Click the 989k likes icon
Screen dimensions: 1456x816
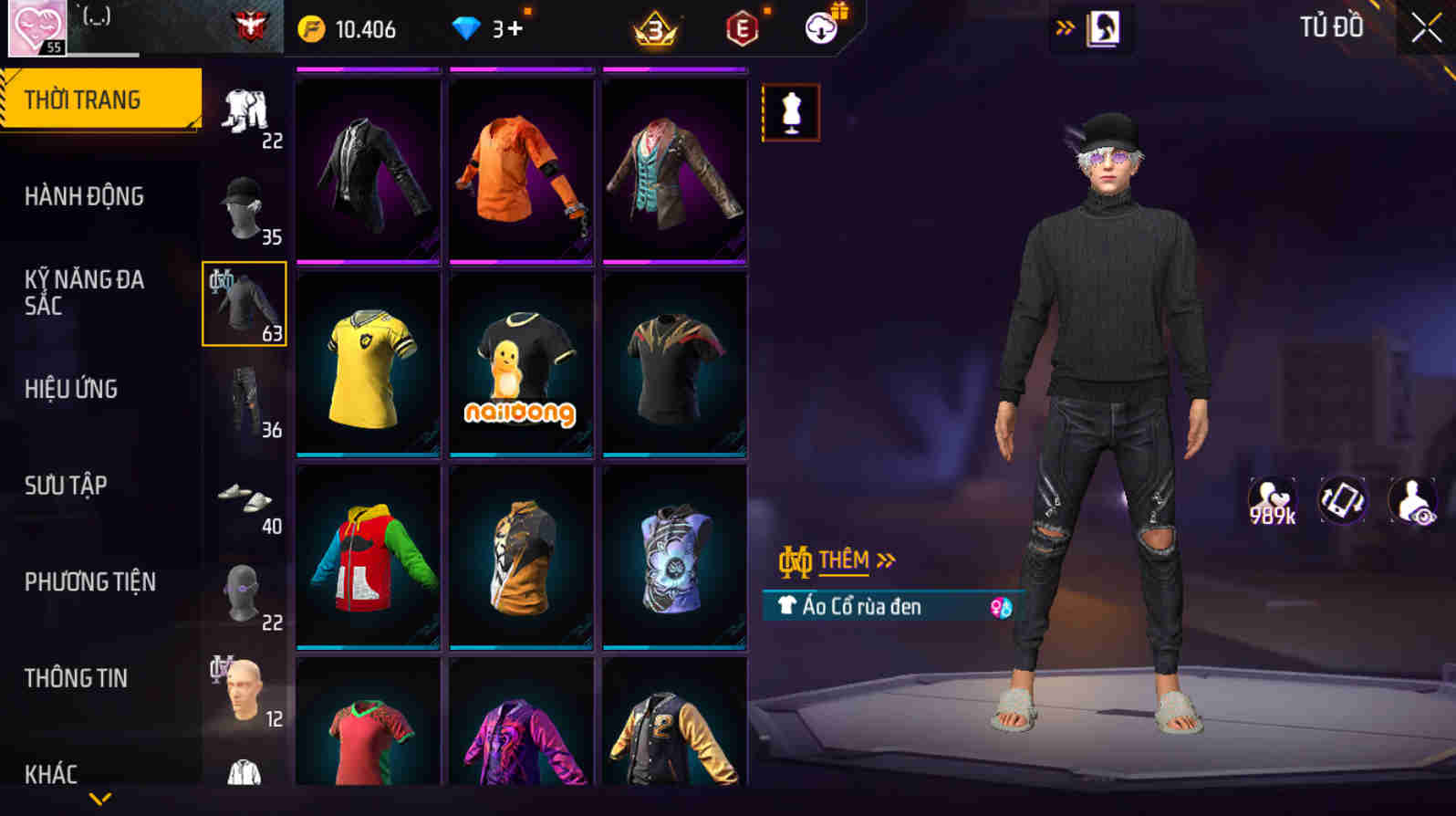(x=1271, y=500)
